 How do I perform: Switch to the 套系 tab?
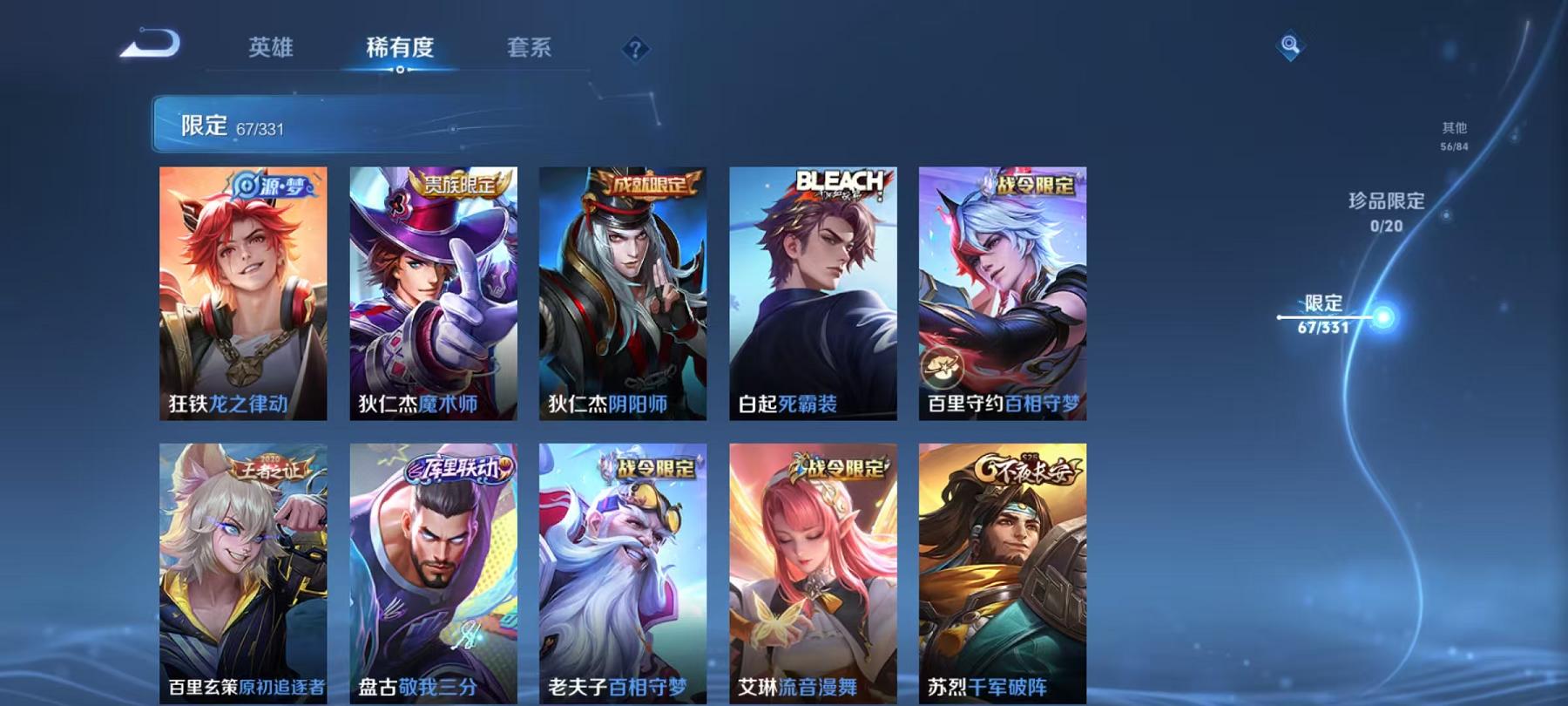(x=531, y=50)
